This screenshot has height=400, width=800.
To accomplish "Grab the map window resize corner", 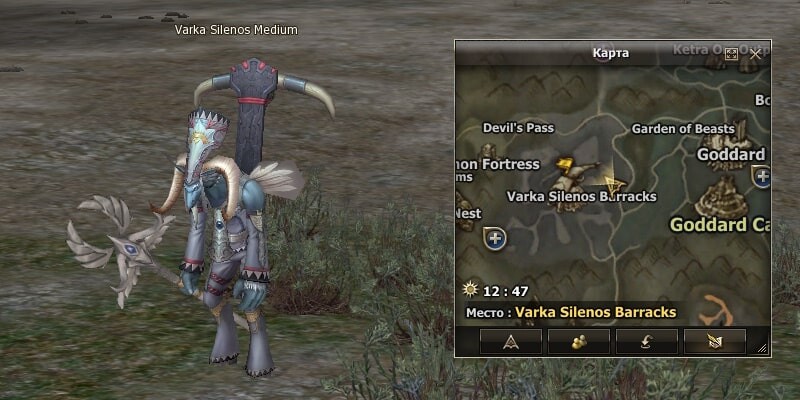I will [763, 348].
